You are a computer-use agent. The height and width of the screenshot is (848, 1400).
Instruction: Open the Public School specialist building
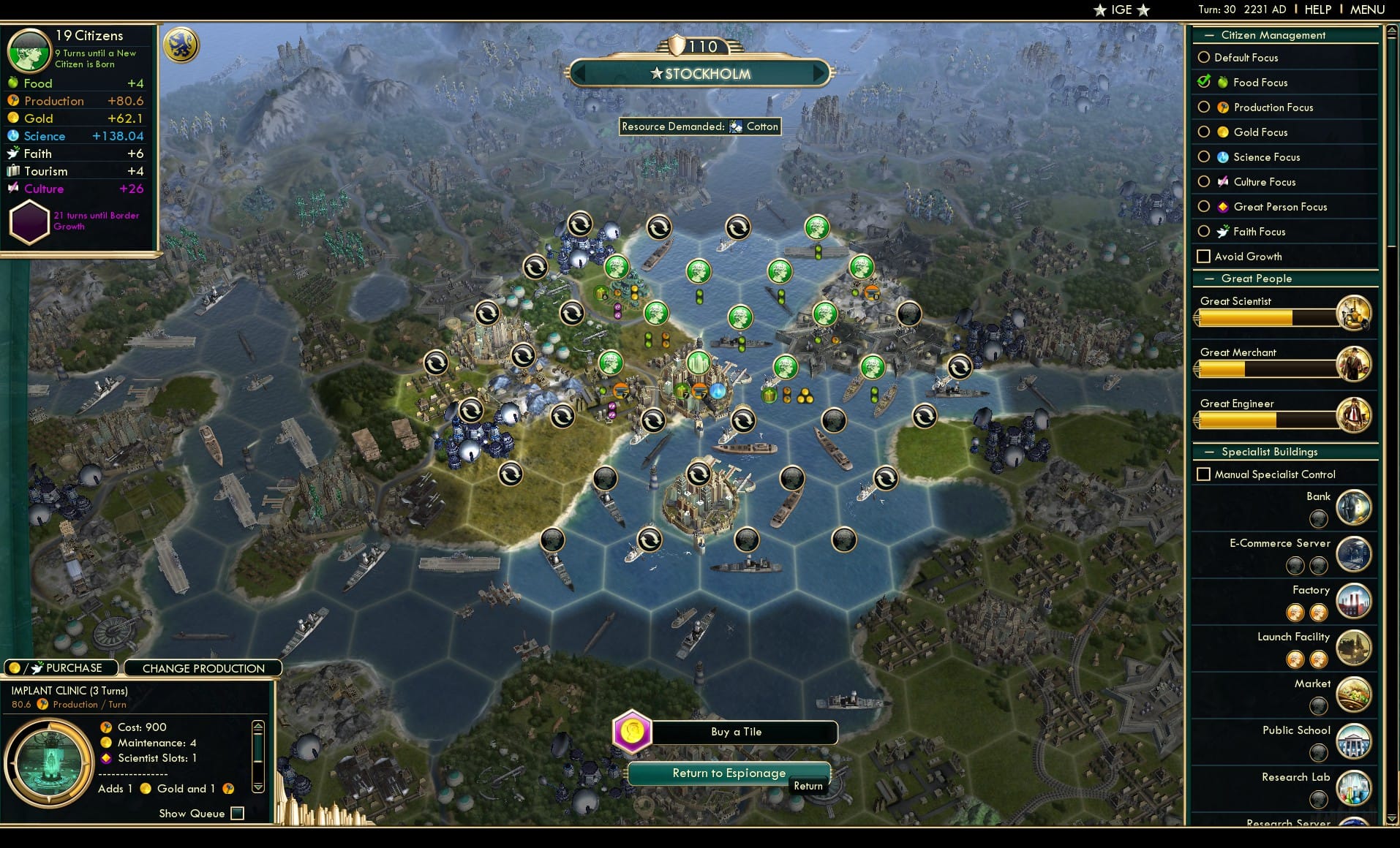[x=1354, y=741]
